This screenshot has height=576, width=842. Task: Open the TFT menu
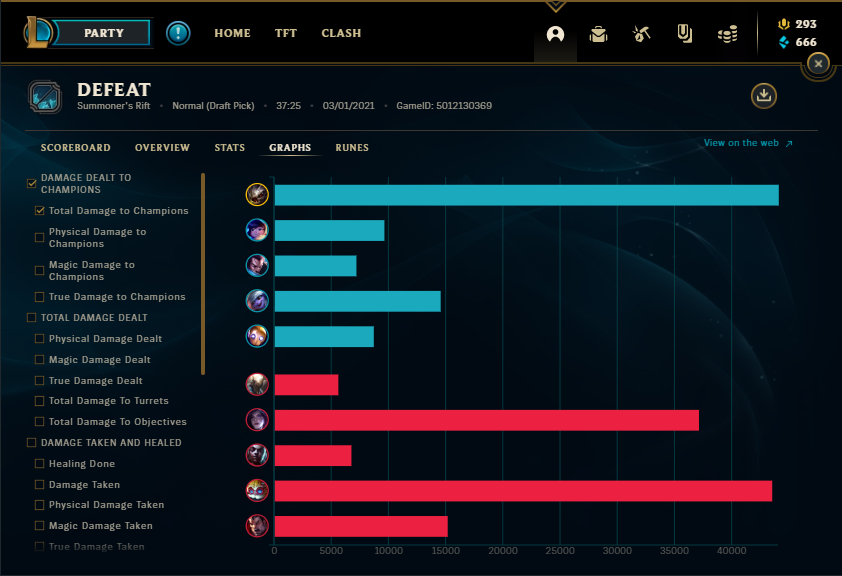(x=286, y=33)
